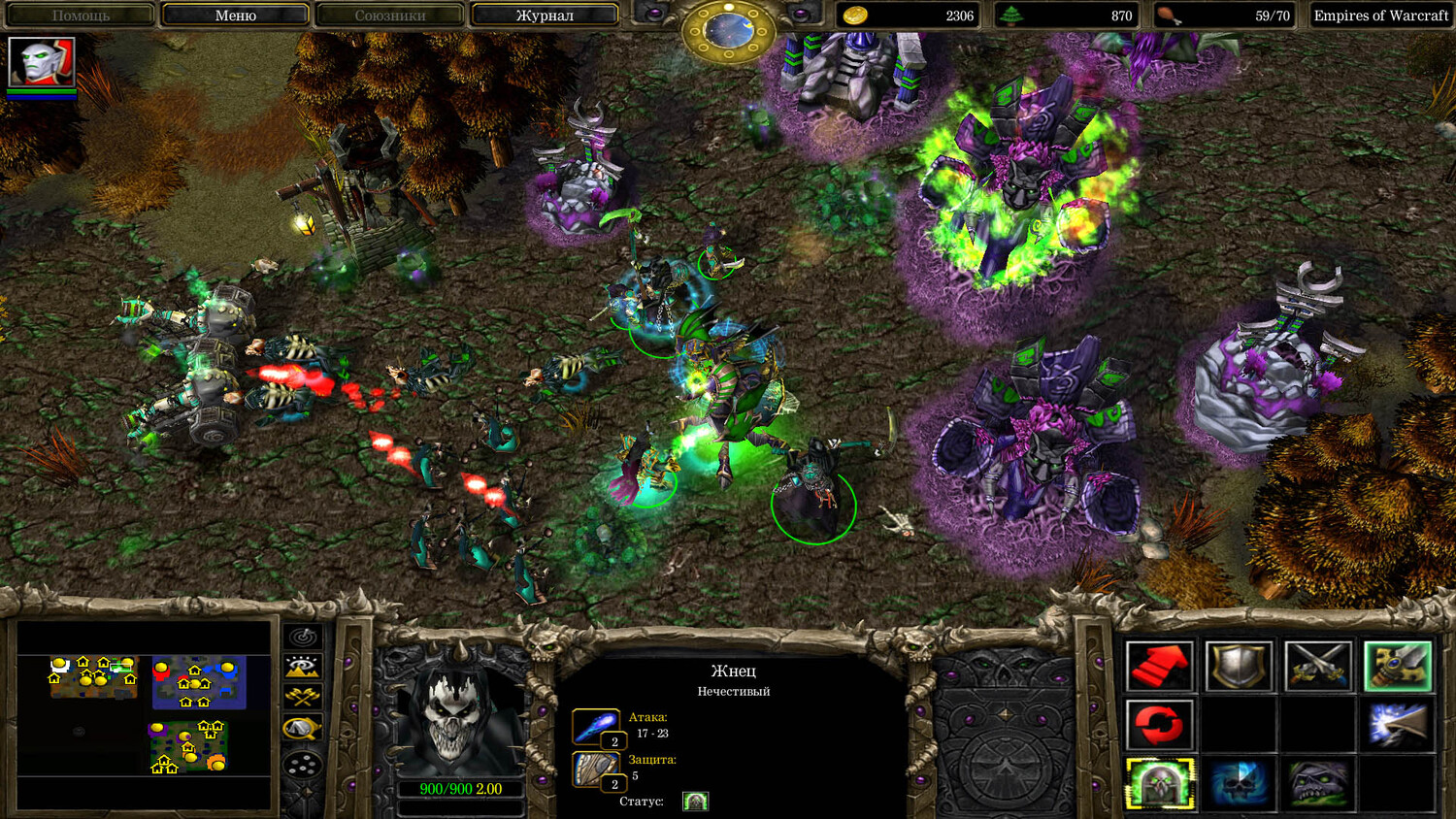Open the Меню button
Screen dimensions: 1456x819
point(235,16)
